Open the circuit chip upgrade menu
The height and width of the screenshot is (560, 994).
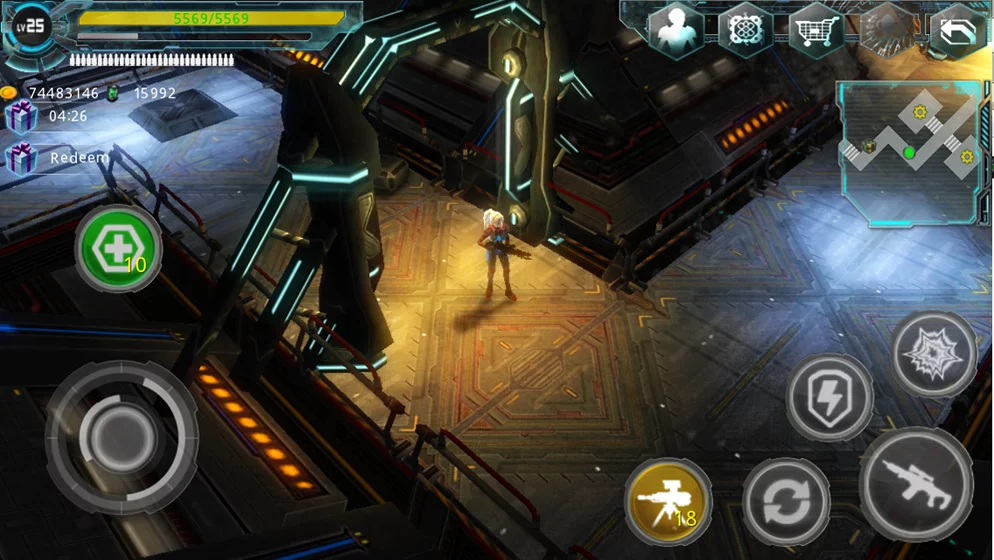point(746,29)
